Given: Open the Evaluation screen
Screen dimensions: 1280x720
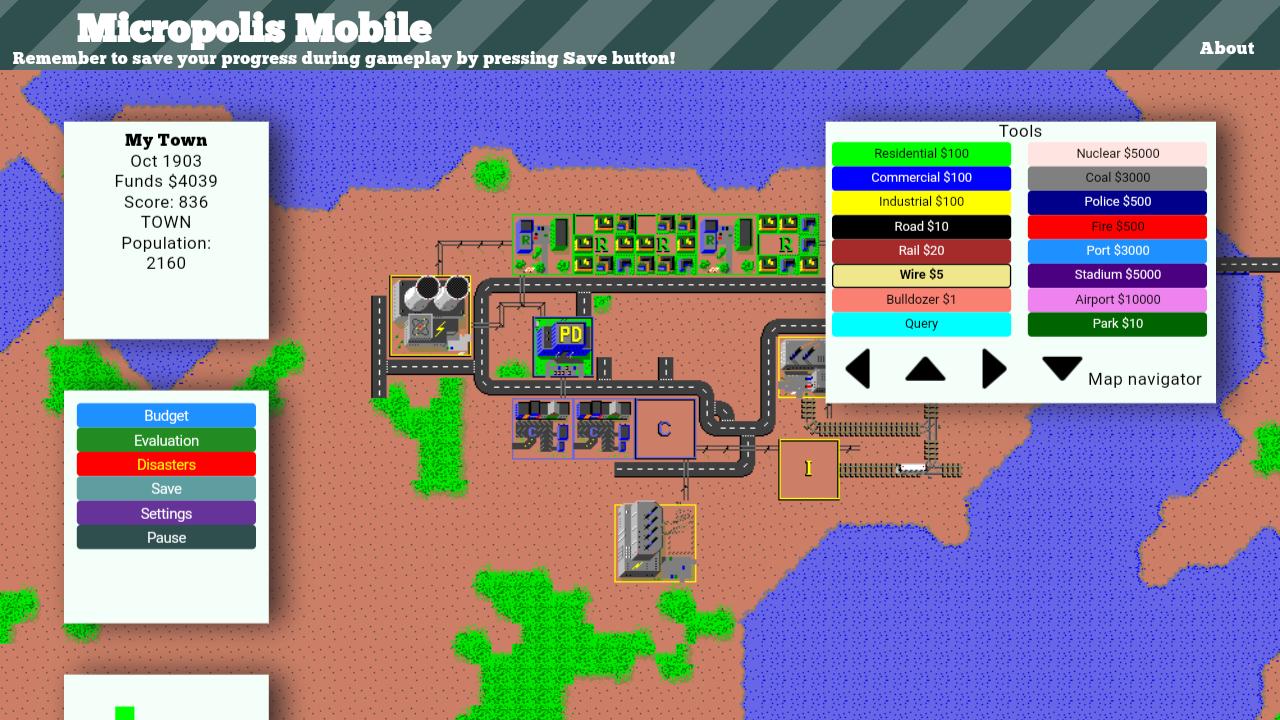Looking at the screenshot, I should [x=166, y=440].
